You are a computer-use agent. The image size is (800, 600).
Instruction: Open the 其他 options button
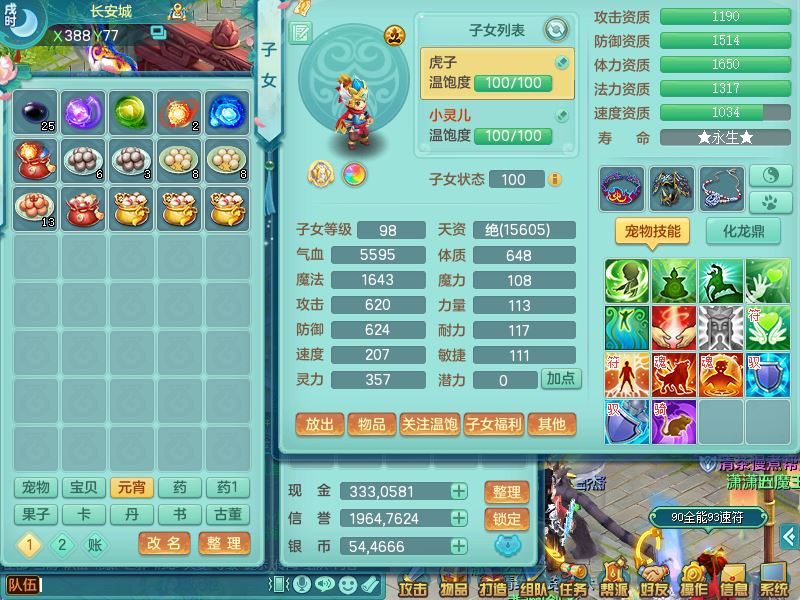552,424
